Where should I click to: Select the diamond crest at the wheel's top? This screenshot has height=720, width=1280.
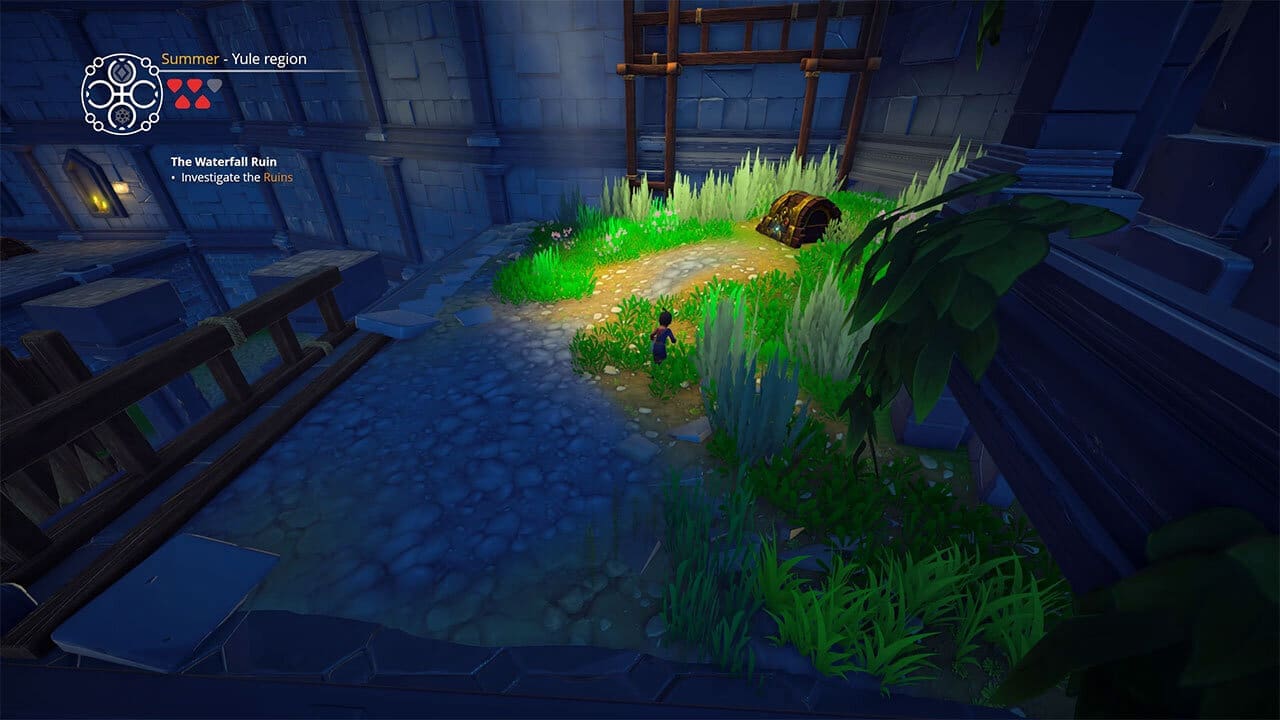(123, 73)
